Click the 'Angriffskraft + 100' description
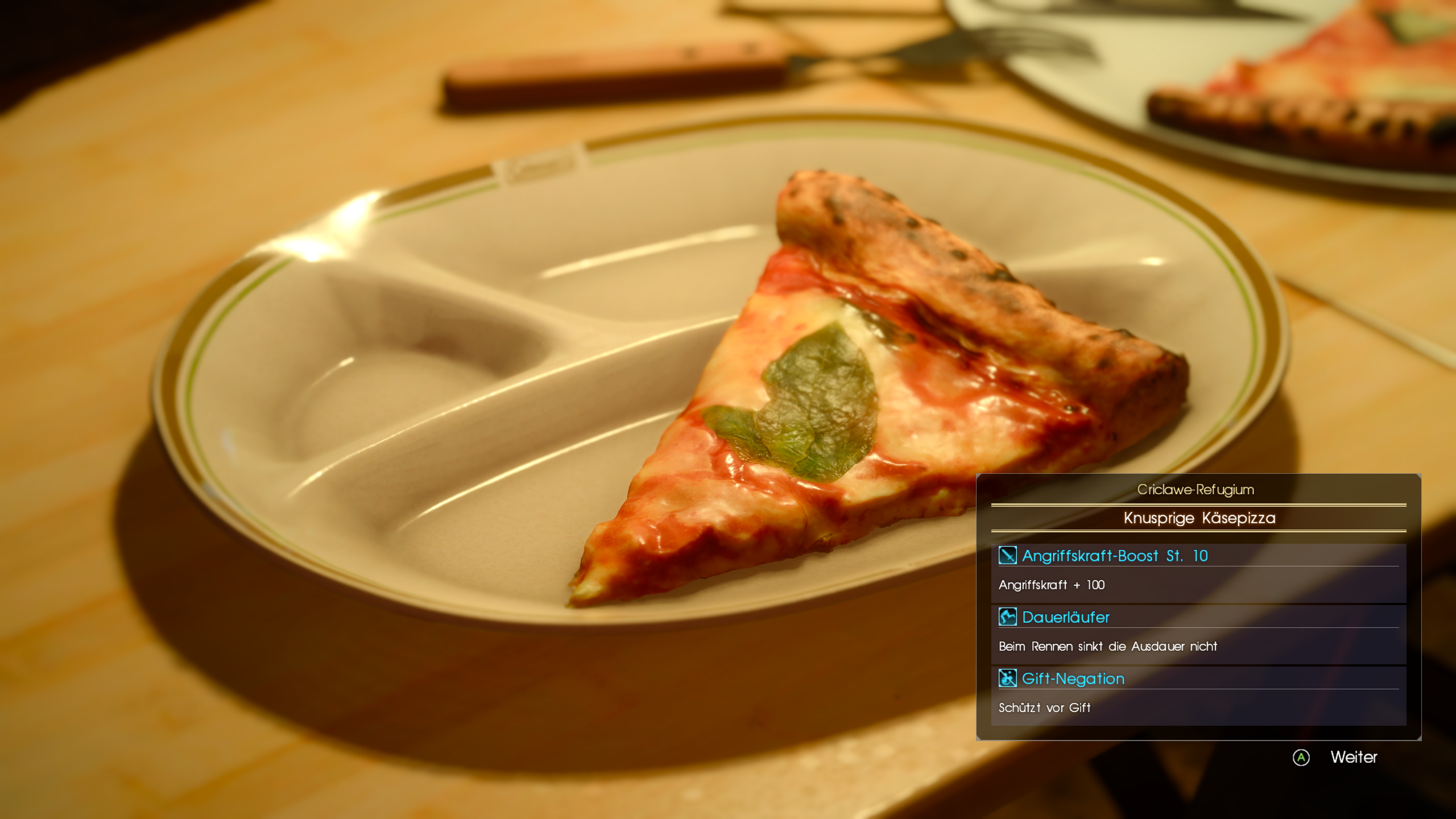Viewport: 1456px width, 819px height. pyautogui.click(x=1051, y=585)
